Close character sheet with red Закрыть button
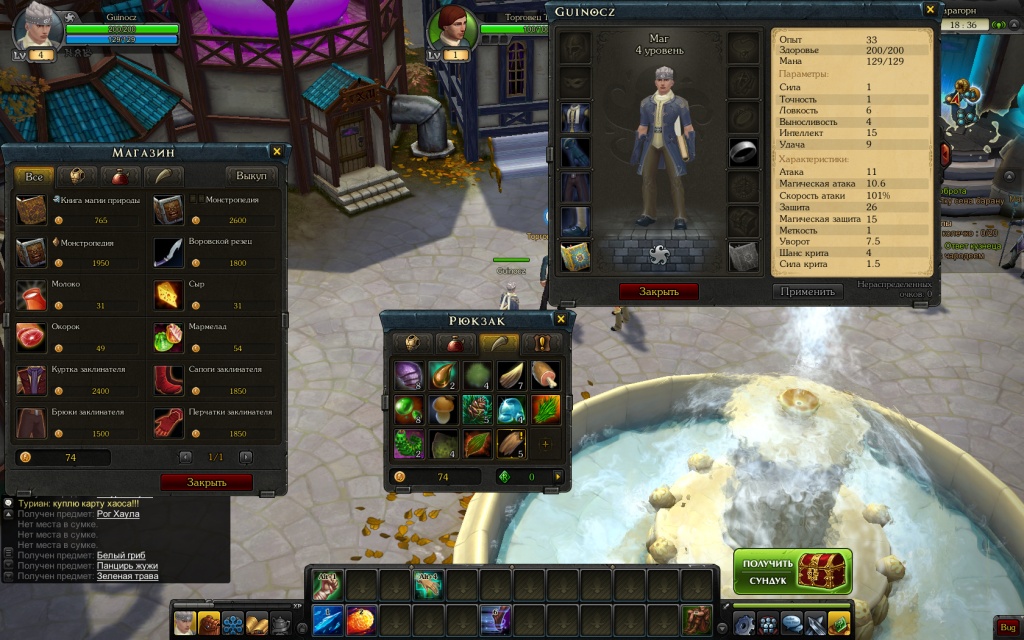Image resolution: width=1024 pixels, height=640 pixels. click(658, 292)
